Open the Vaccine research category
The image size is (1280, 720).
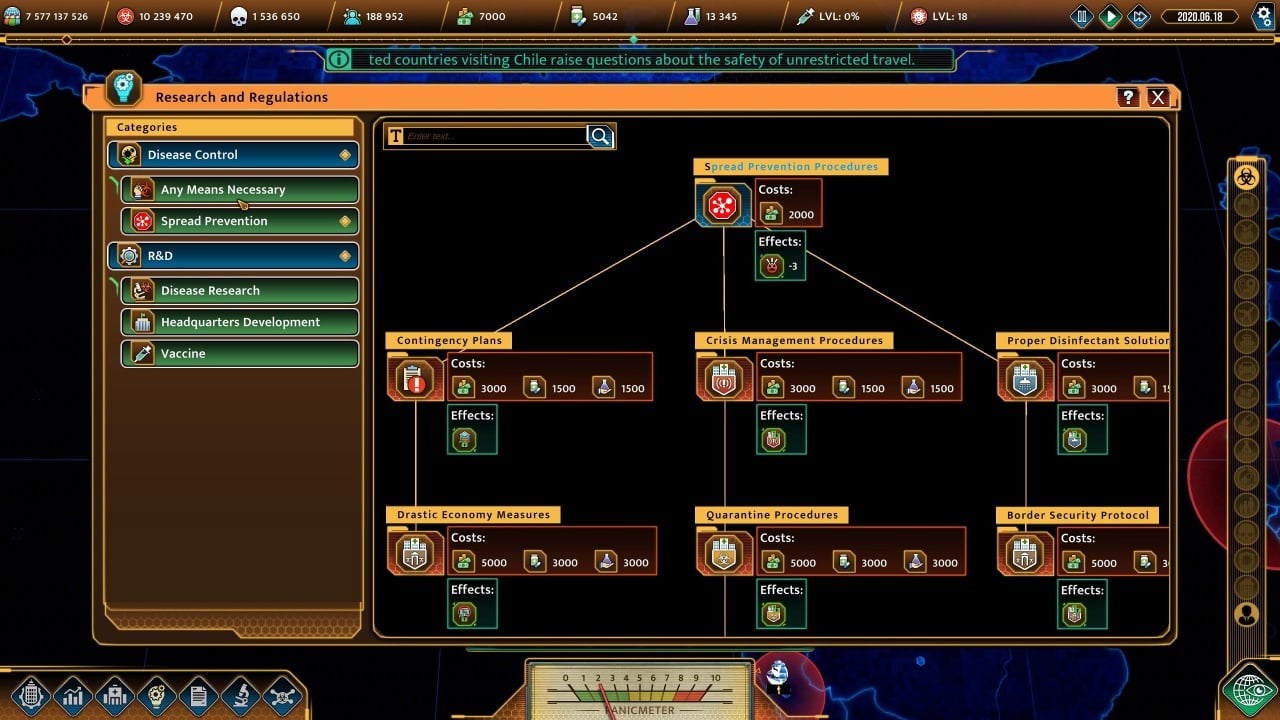pos(239,354)
